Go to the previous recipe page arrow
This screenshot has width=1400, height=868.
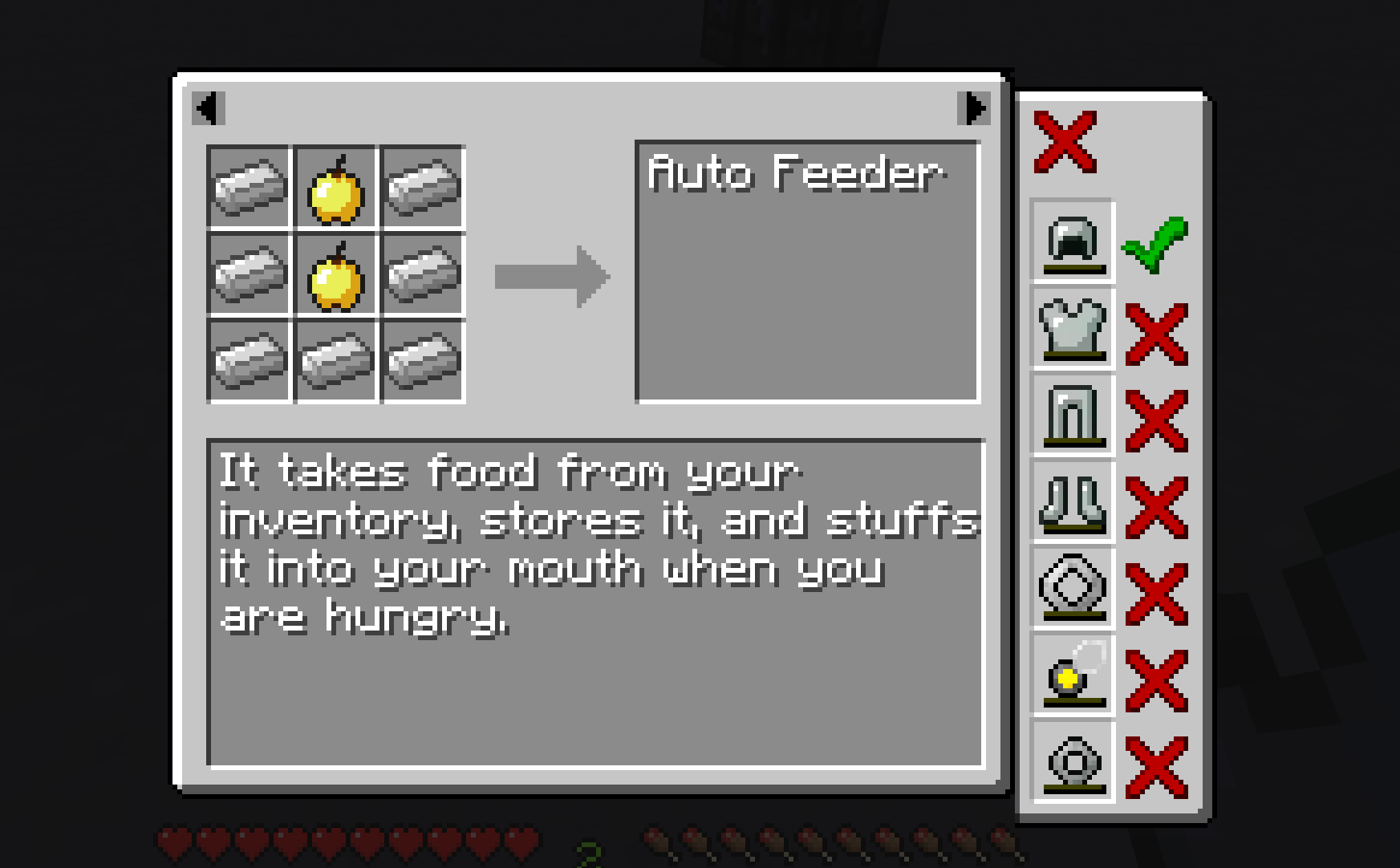[209, 108]
